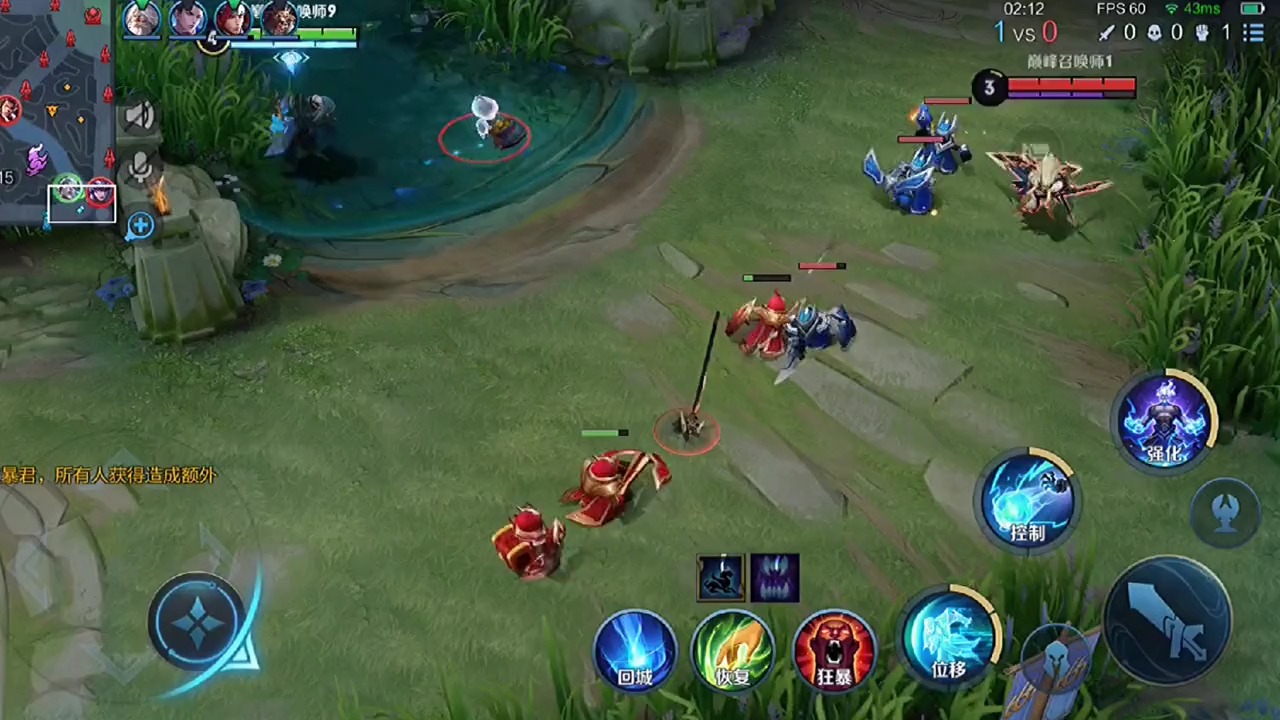
Task: Select the purple monster face buff icon
Action: [775, 578]
